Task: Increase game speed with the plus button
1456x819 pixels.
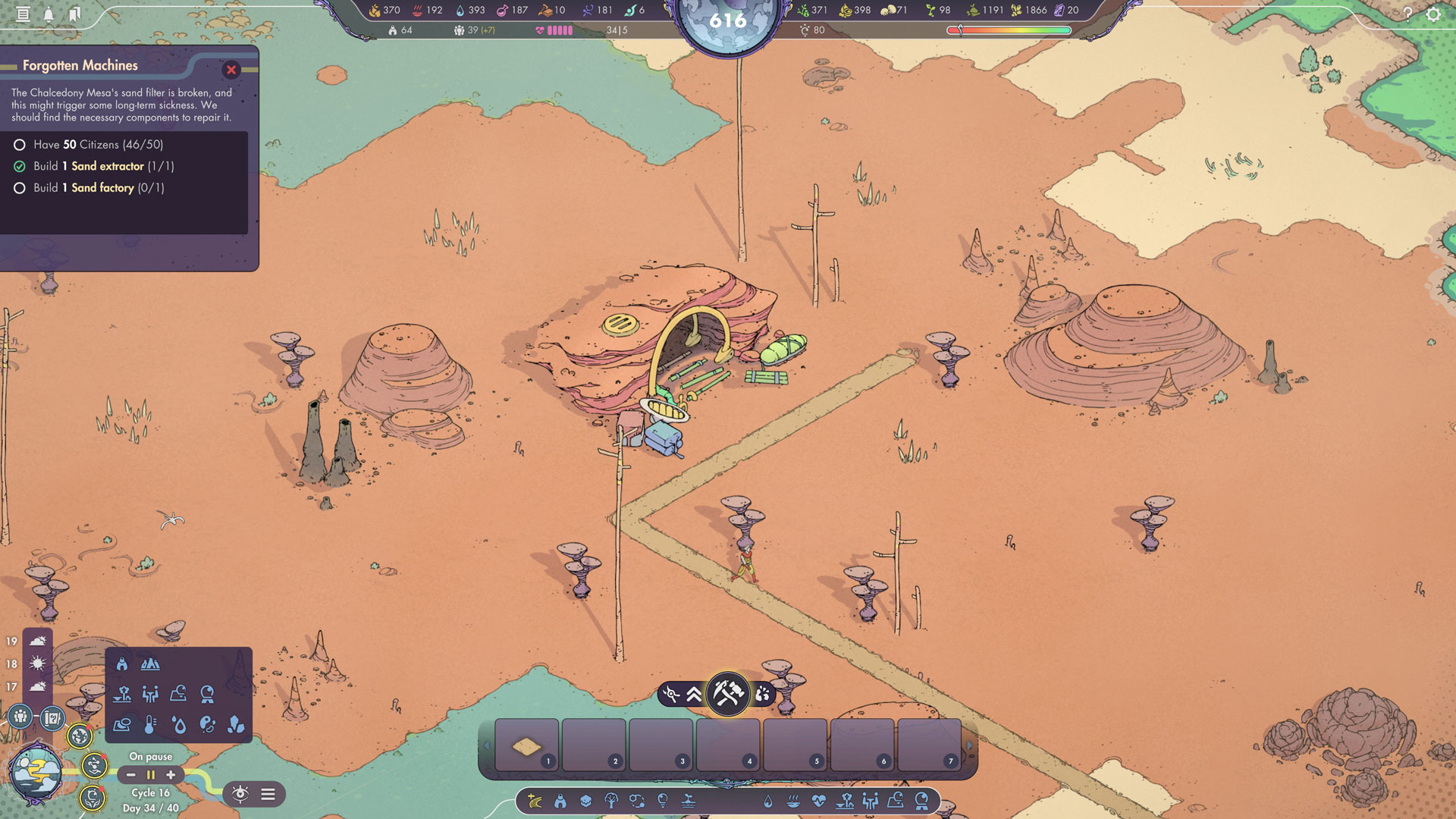Action: [x=171, y=775]
